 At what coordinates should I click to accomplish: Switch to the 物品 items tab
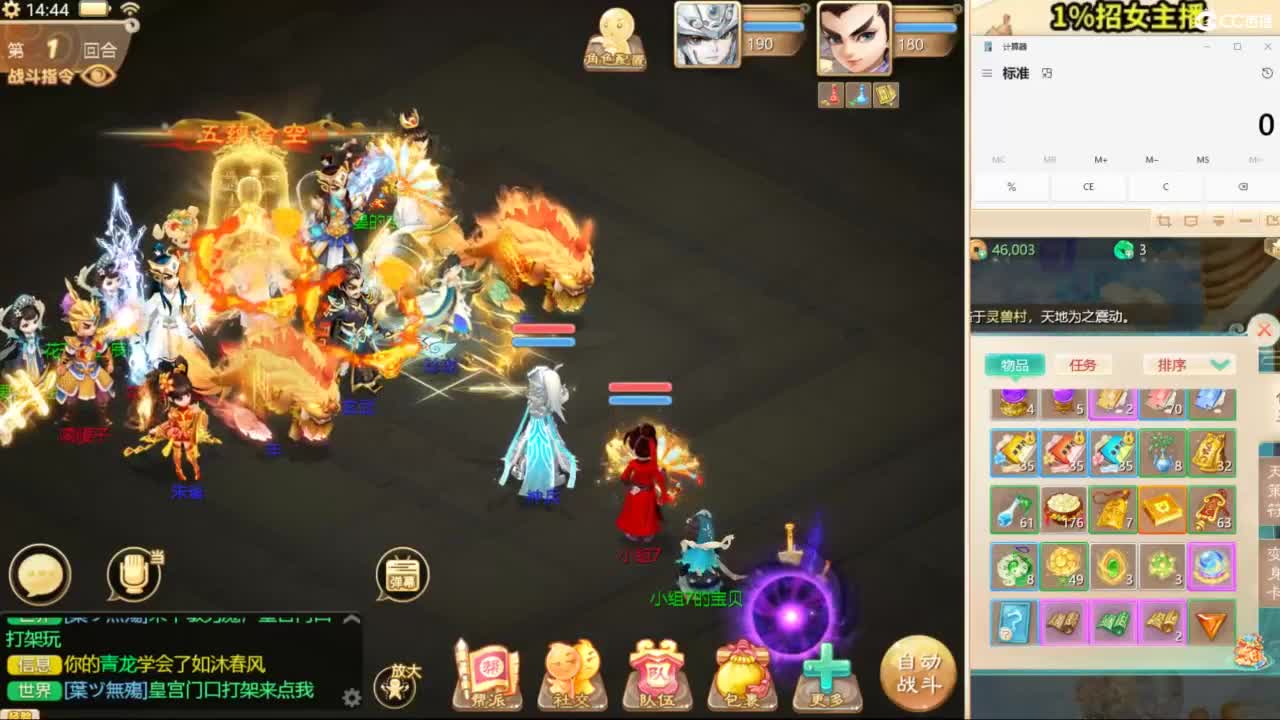pos(1015,364)
